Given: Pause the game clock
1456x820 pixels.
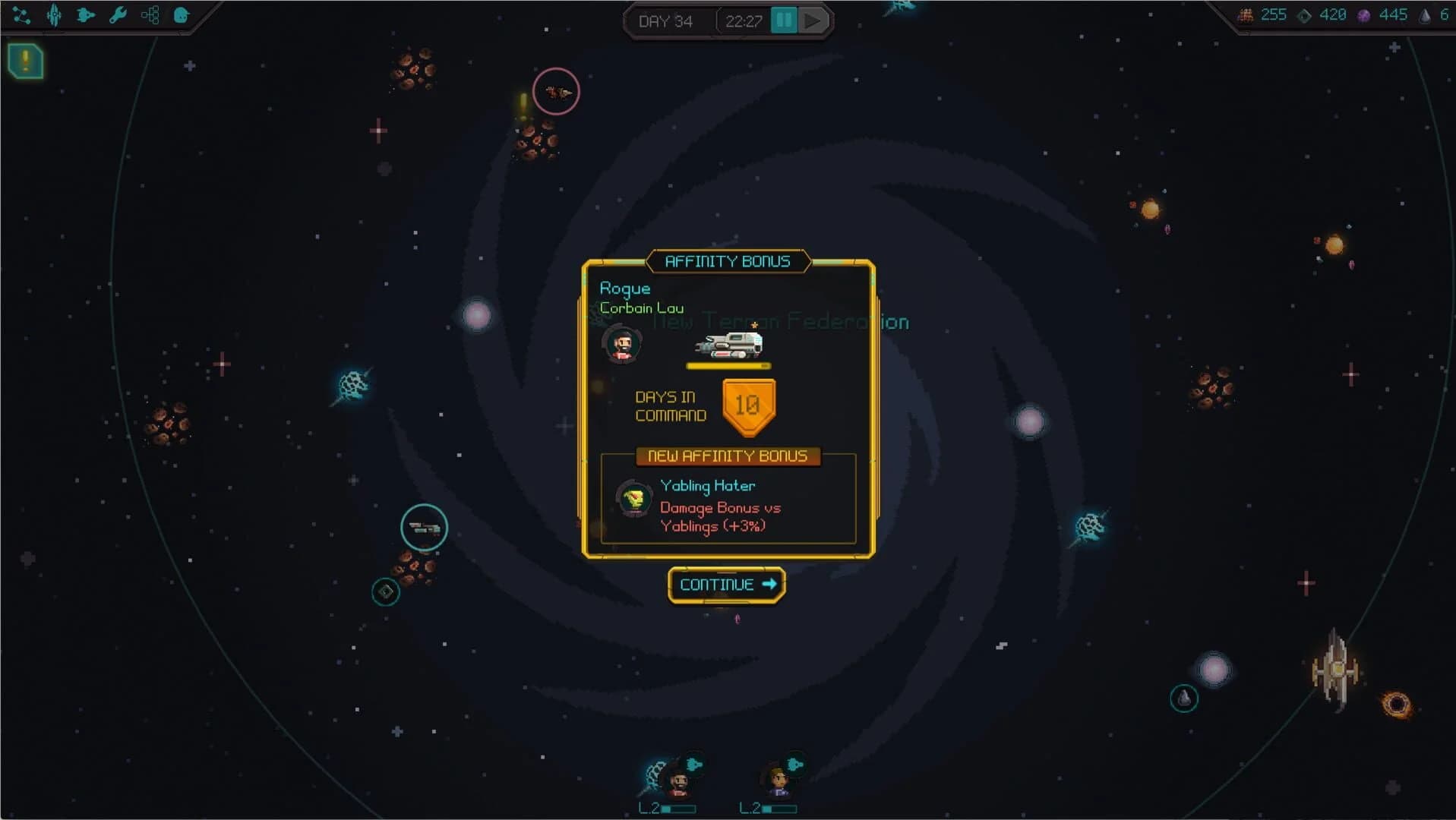Looking at the screenshot, I should [x=785, y=20].
